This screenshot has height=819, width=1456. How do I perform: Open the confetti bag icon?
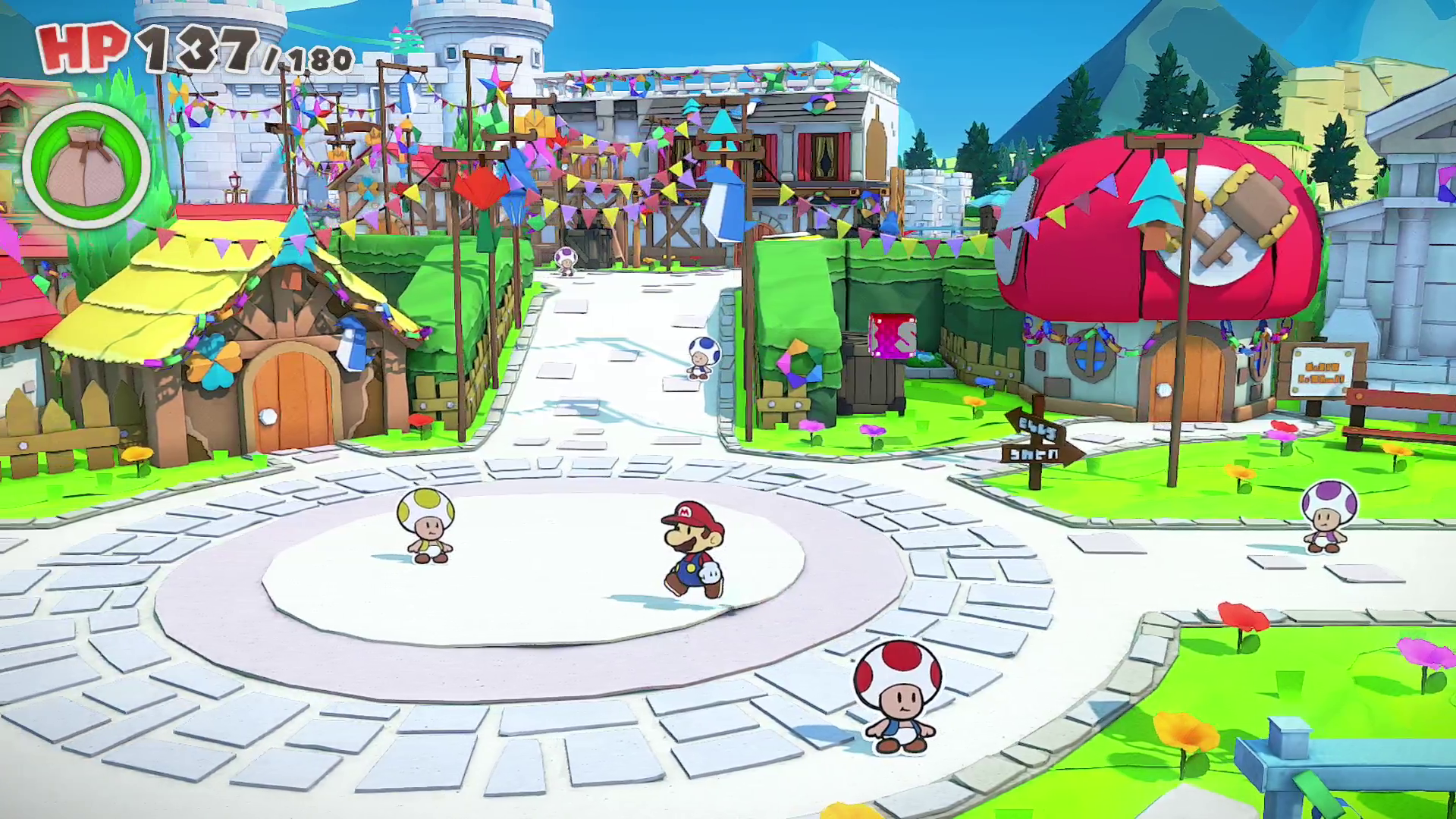click(x=86, y=165)
